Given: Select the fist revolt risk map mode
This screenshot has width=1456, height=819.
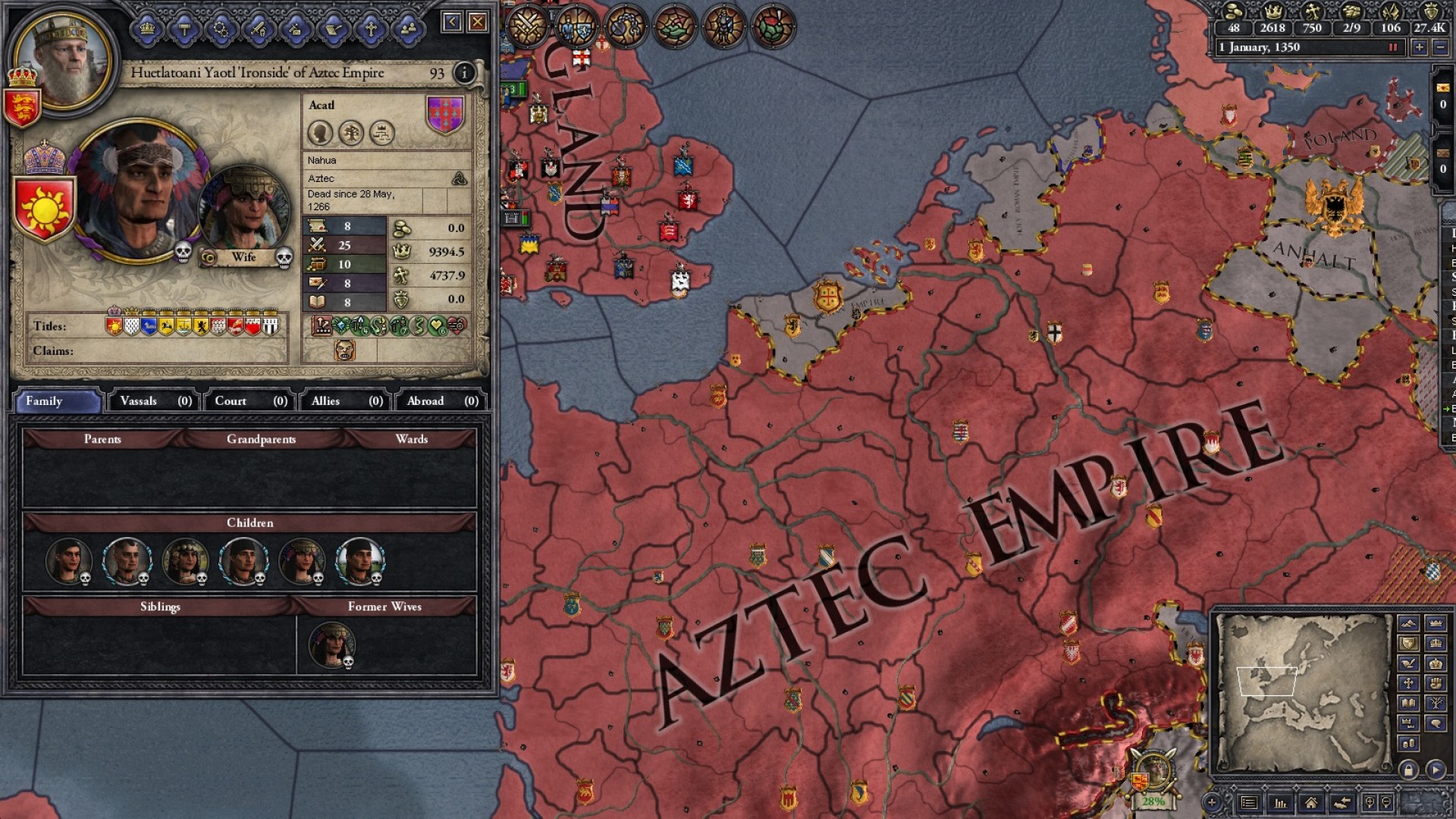Looking at the screenshot, I should click(x=1436, y=683).
